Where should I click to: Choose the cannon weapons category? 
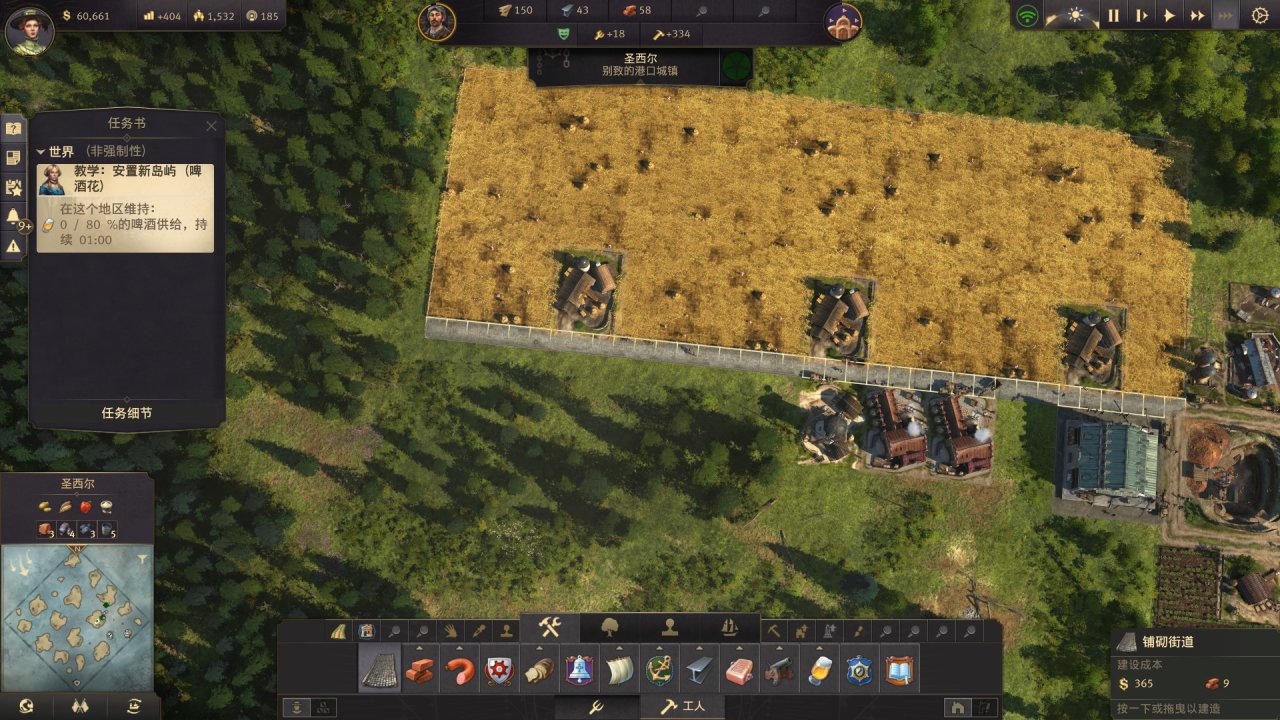coord(779,670)
